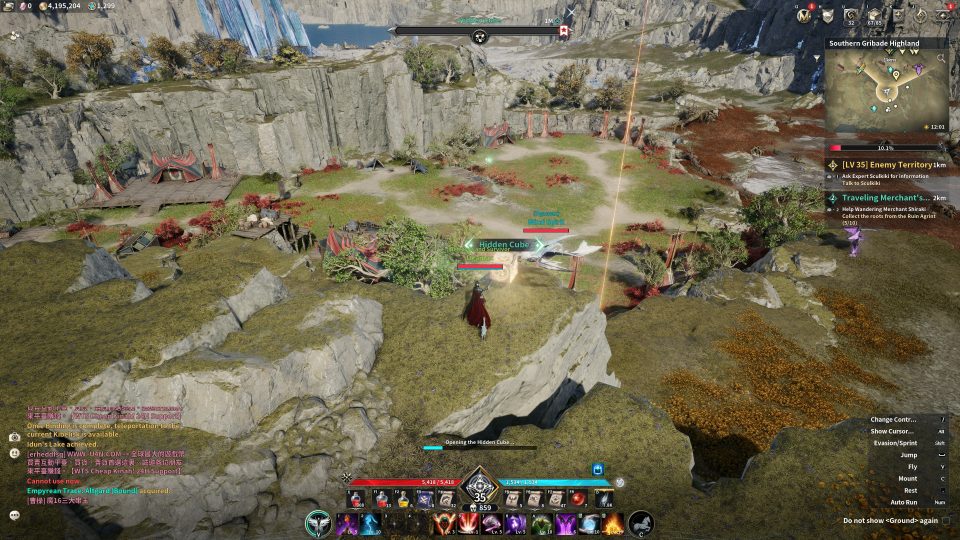Image resolution: width=960 pixels, height=540 pixels.
Task: Select the Traveling Merchant's quest entry
Action: tap(886, 198)
